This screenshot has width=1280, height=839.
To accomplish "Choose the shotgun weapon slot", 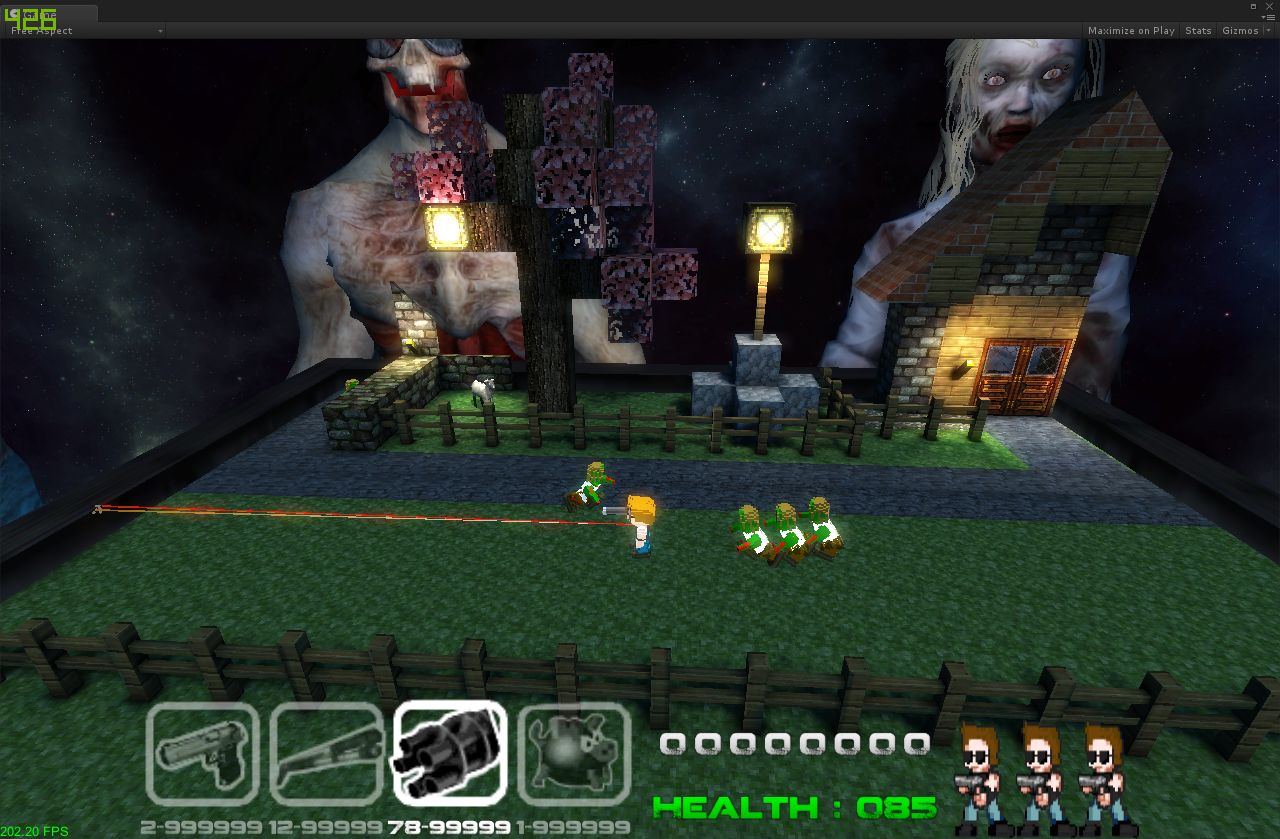I will tap(327, 754).
